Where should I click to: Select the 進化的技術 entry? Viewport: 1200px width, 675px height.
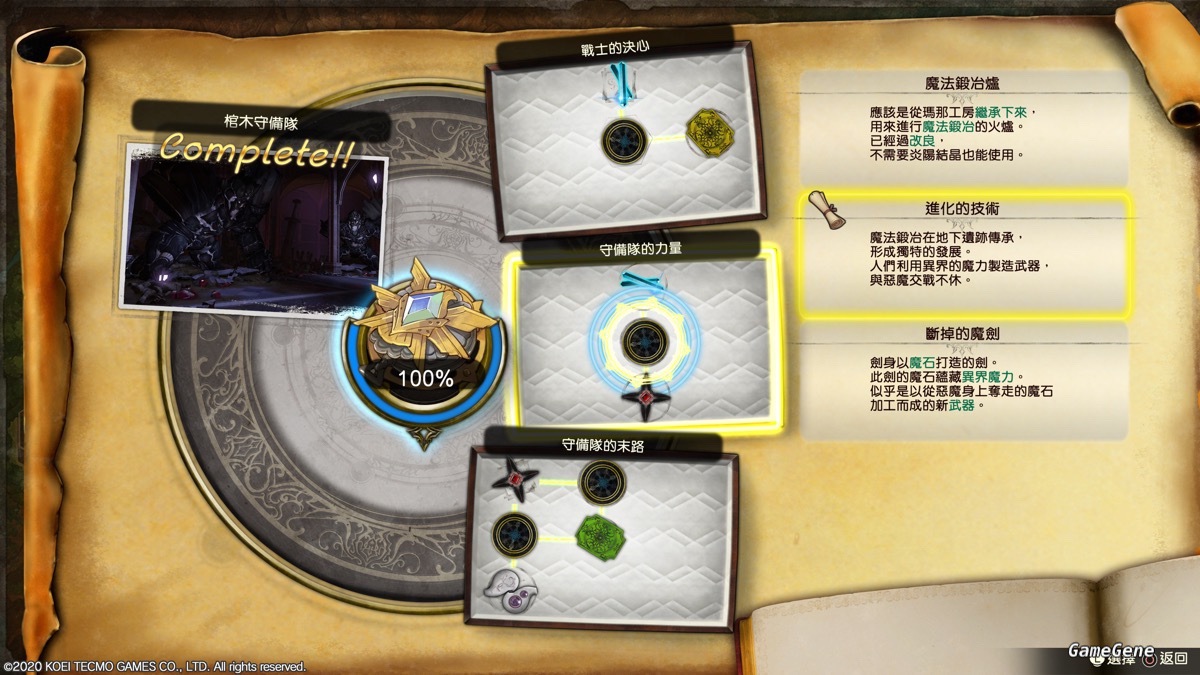[965, 255]
